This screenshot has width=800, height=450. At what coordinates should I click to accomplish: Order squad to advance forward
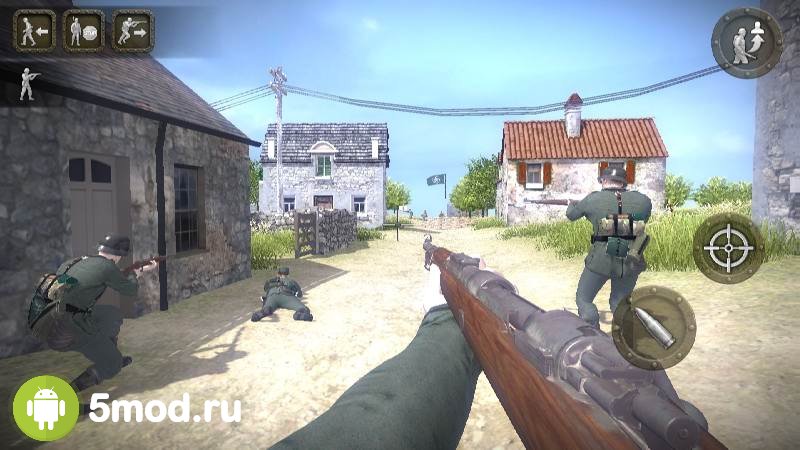click(x=133, y=30)
